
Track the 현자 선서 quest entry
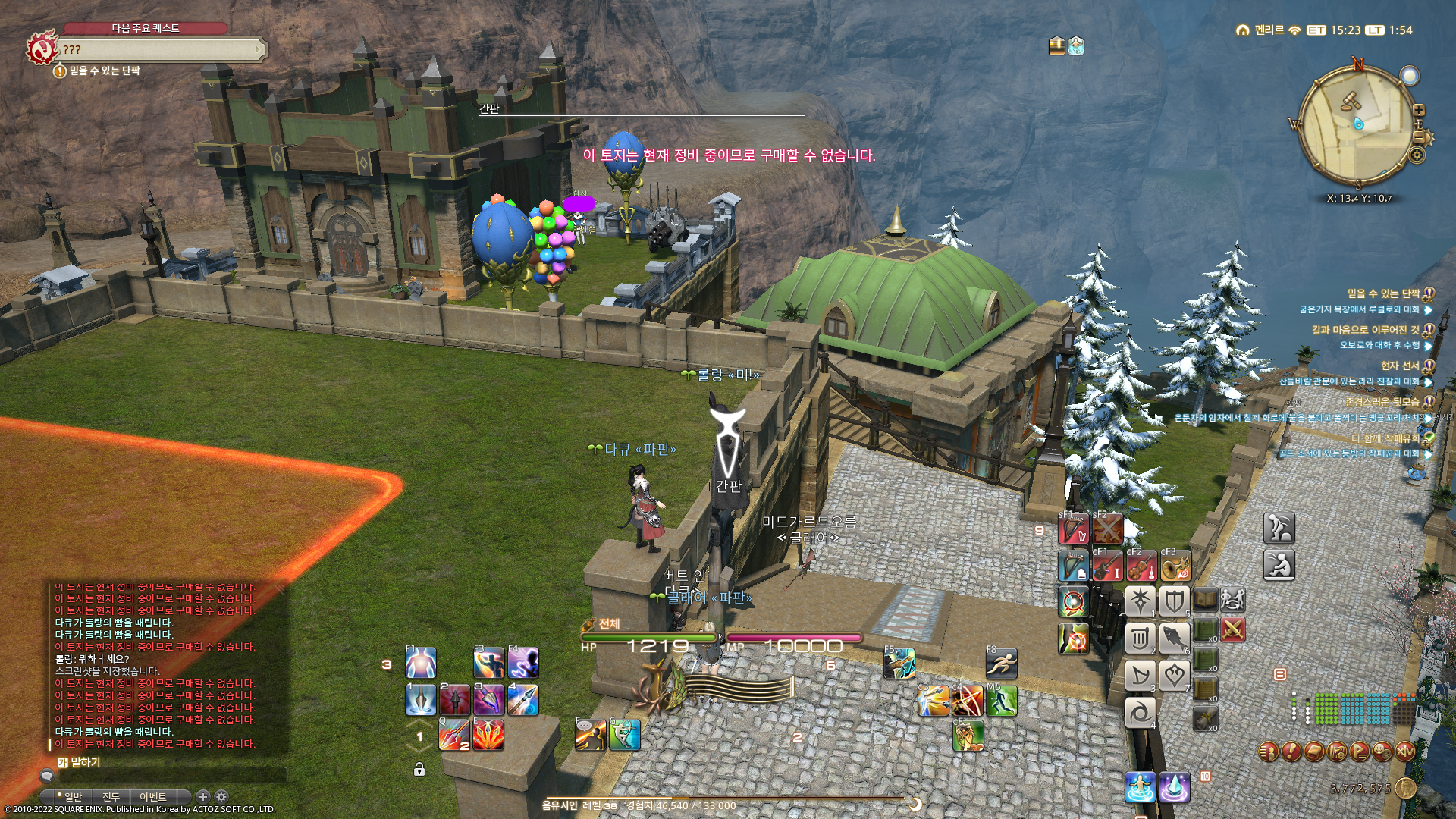(x=1399, y=366)
